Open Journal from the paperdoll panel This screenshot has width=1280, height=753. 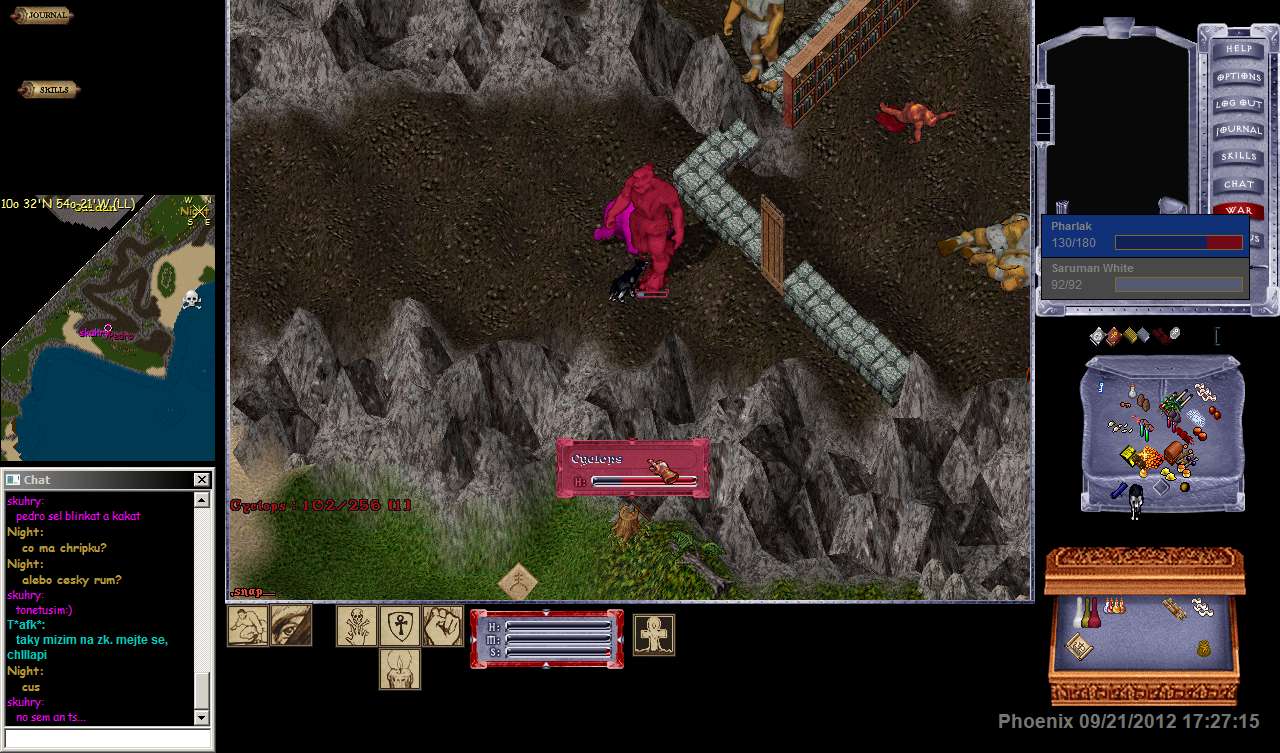tap(1238, 131)
